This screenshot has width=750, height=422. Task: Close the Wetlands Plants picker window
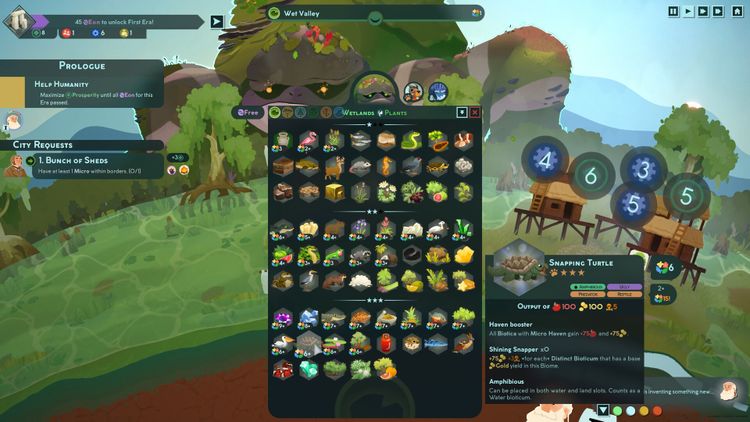[x=475, y=112]
